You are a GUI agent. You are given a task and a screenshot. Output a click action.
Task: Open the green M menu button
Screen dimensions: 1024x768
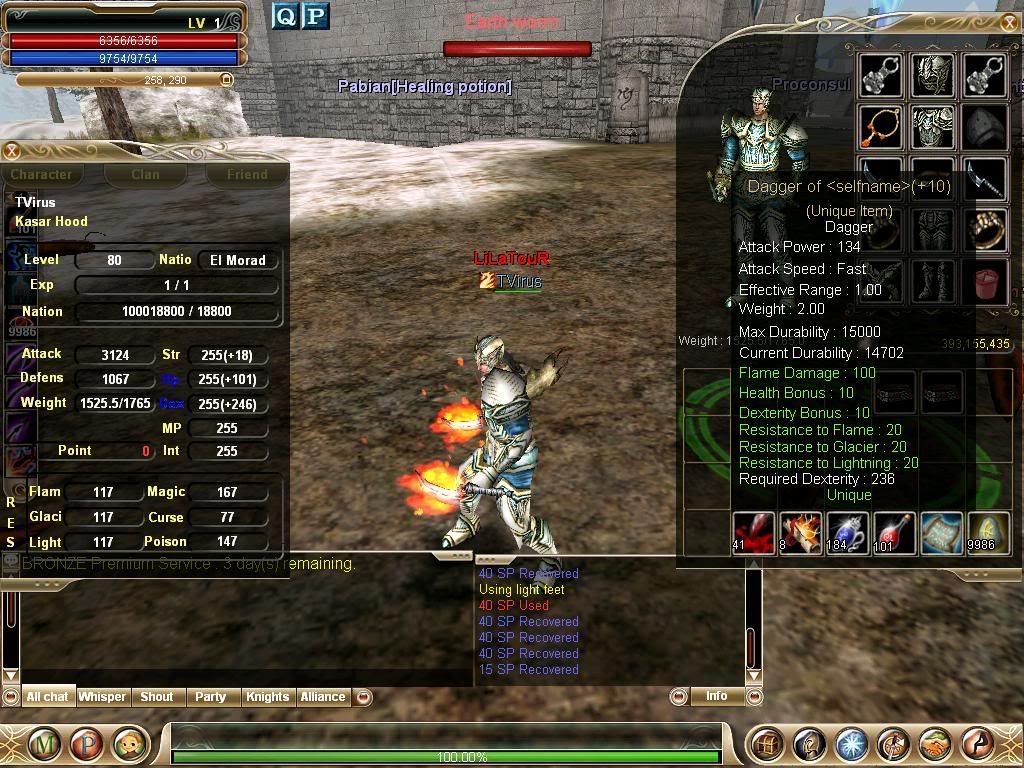[43, 744]
